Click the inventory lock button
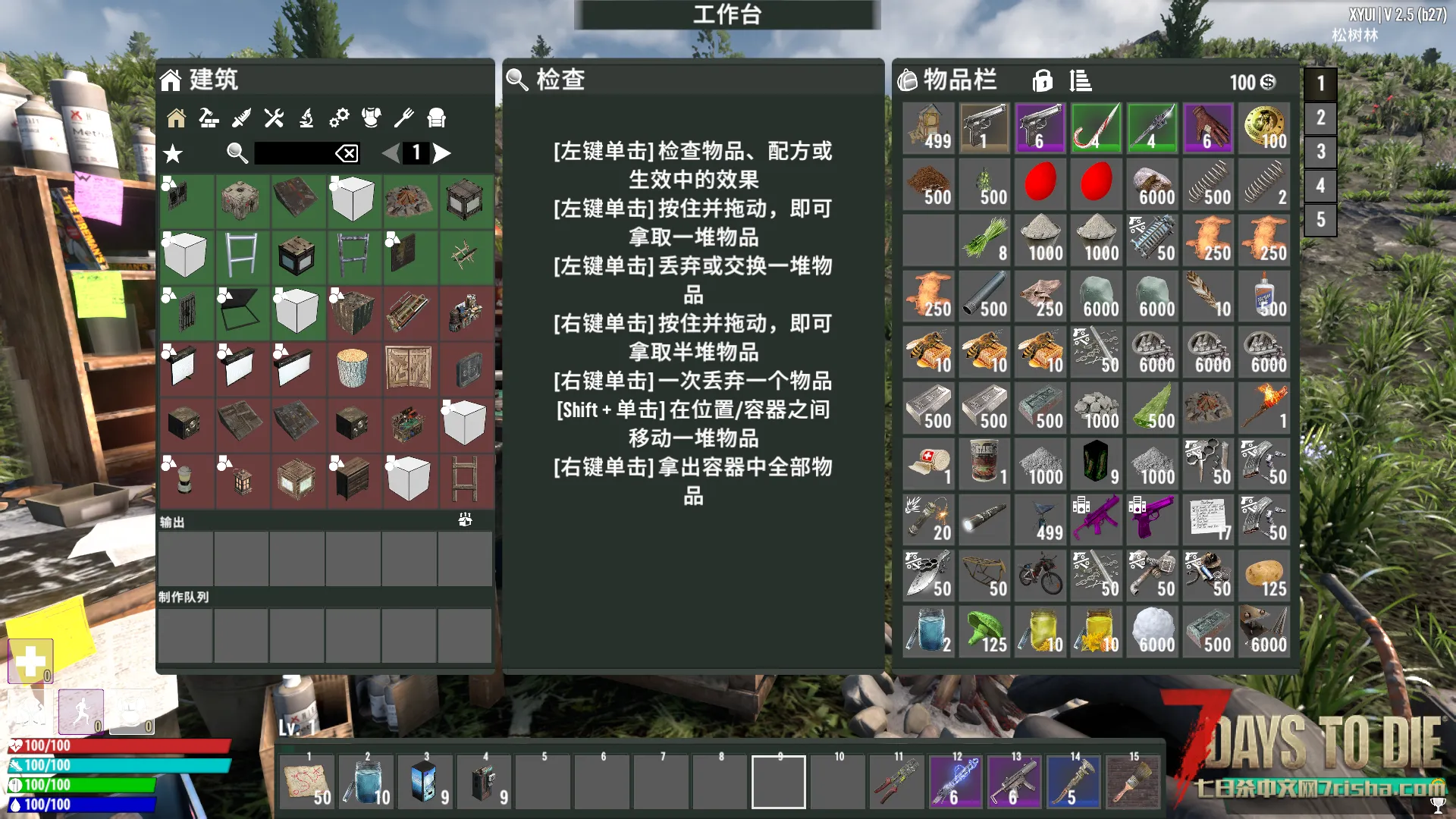The height and width of the screenshot is (819, 1456). coord(1043,80)
